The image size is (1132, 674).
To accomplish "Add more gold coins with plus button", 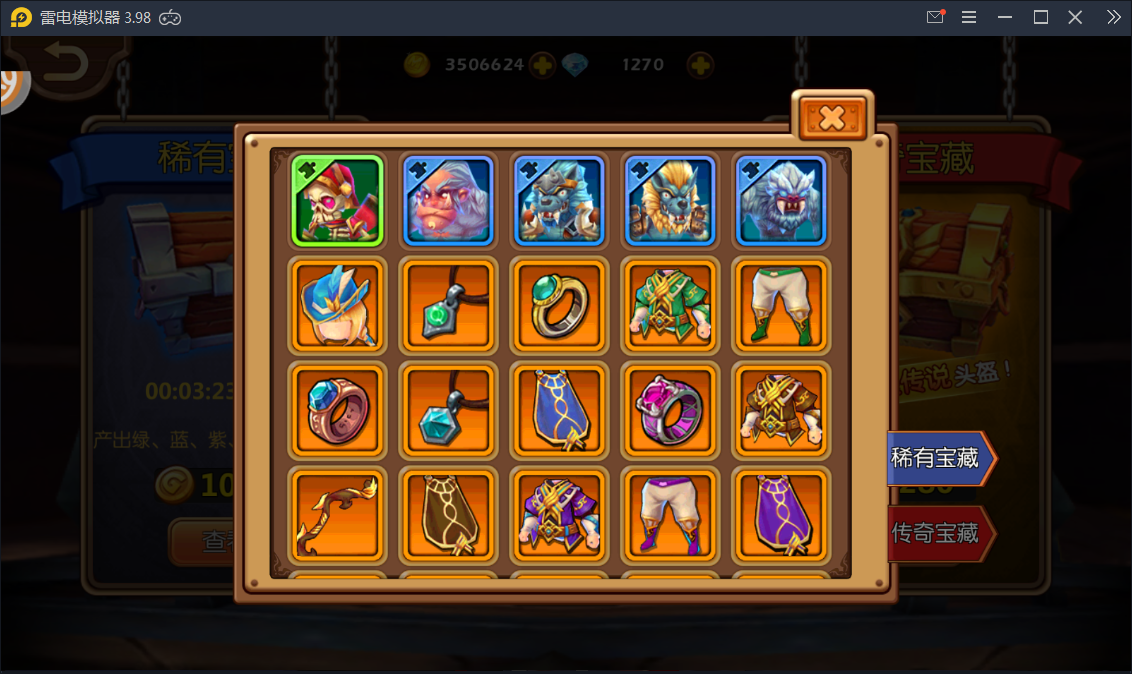I will pos(542,65).
